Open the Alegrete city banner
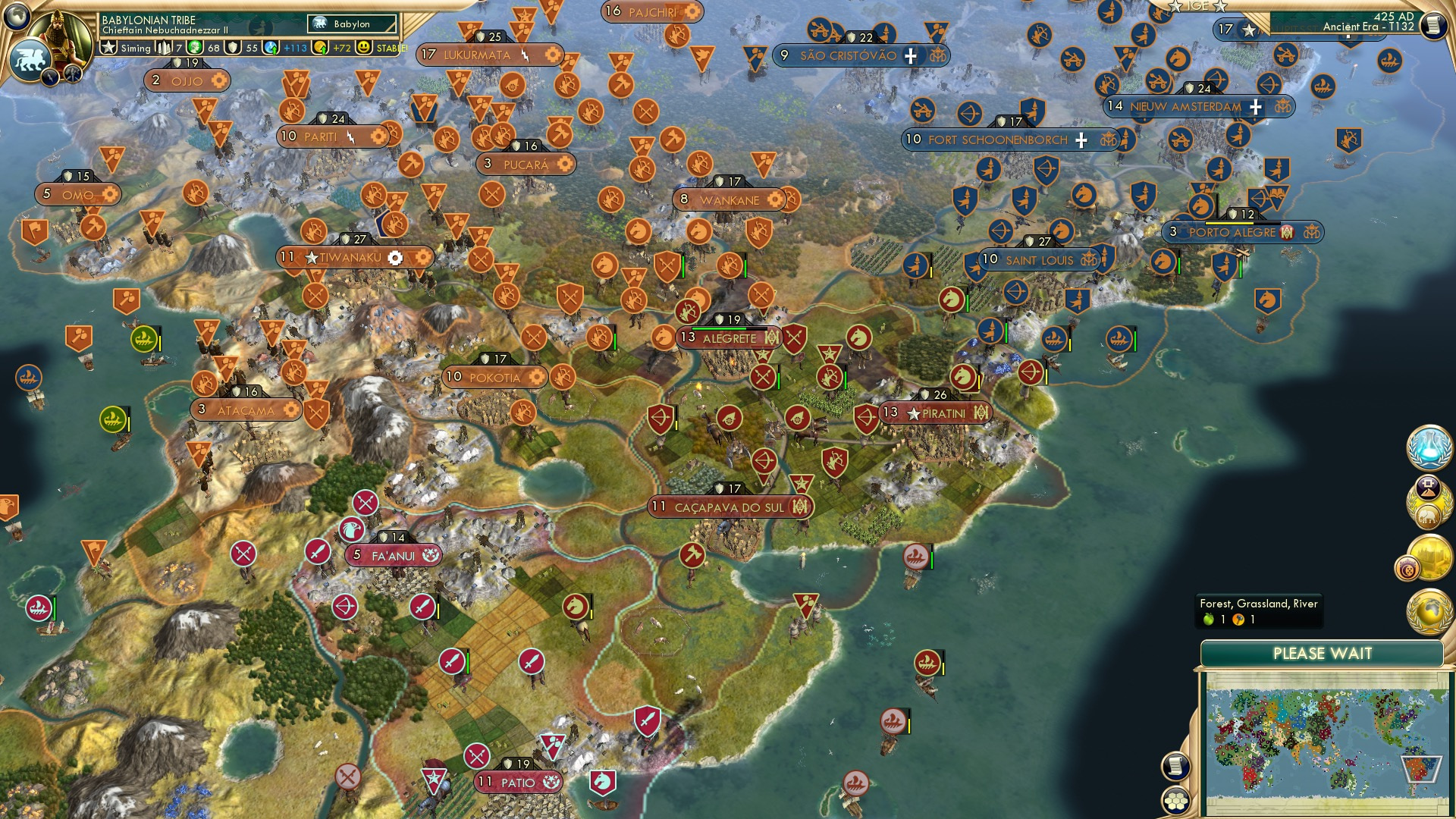The image size is (1456, 819). 730,338
